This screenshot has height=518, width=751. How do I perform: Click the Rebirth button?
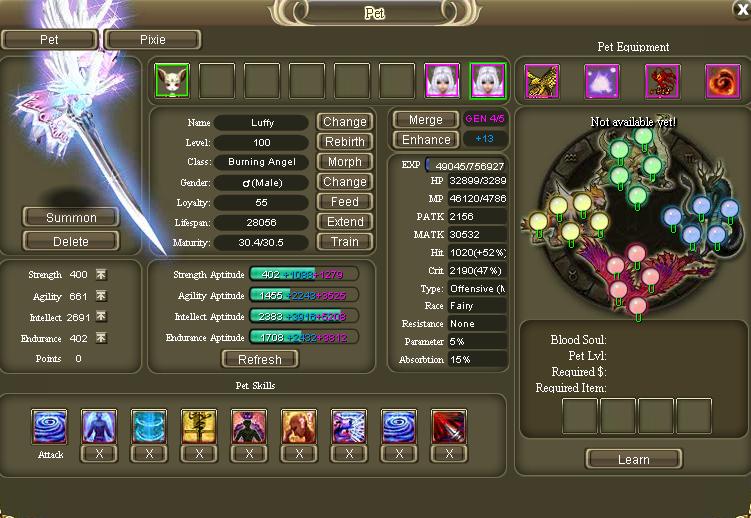click(345, 142)
